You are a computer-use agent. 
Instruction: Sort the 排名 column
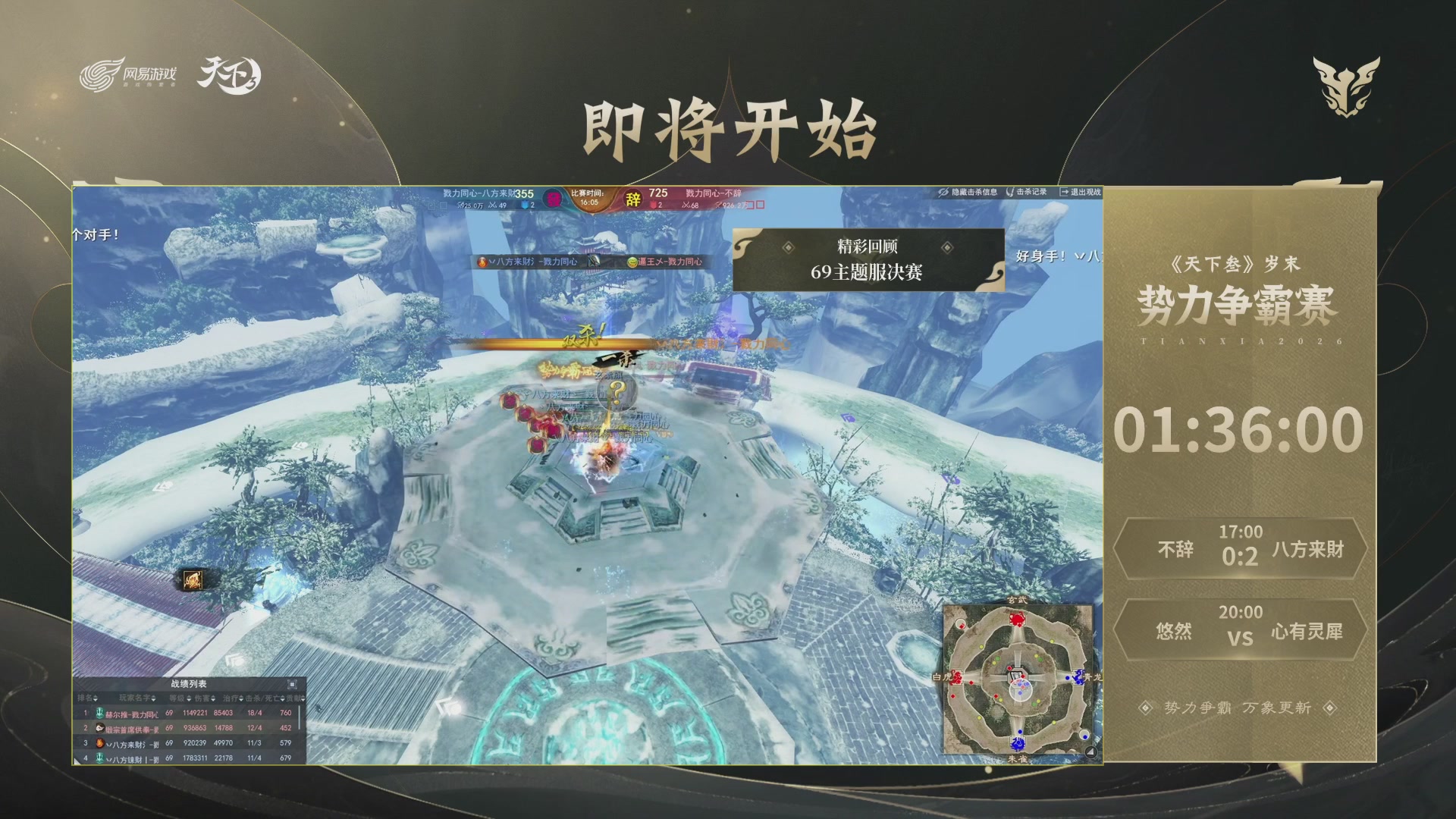88,698
